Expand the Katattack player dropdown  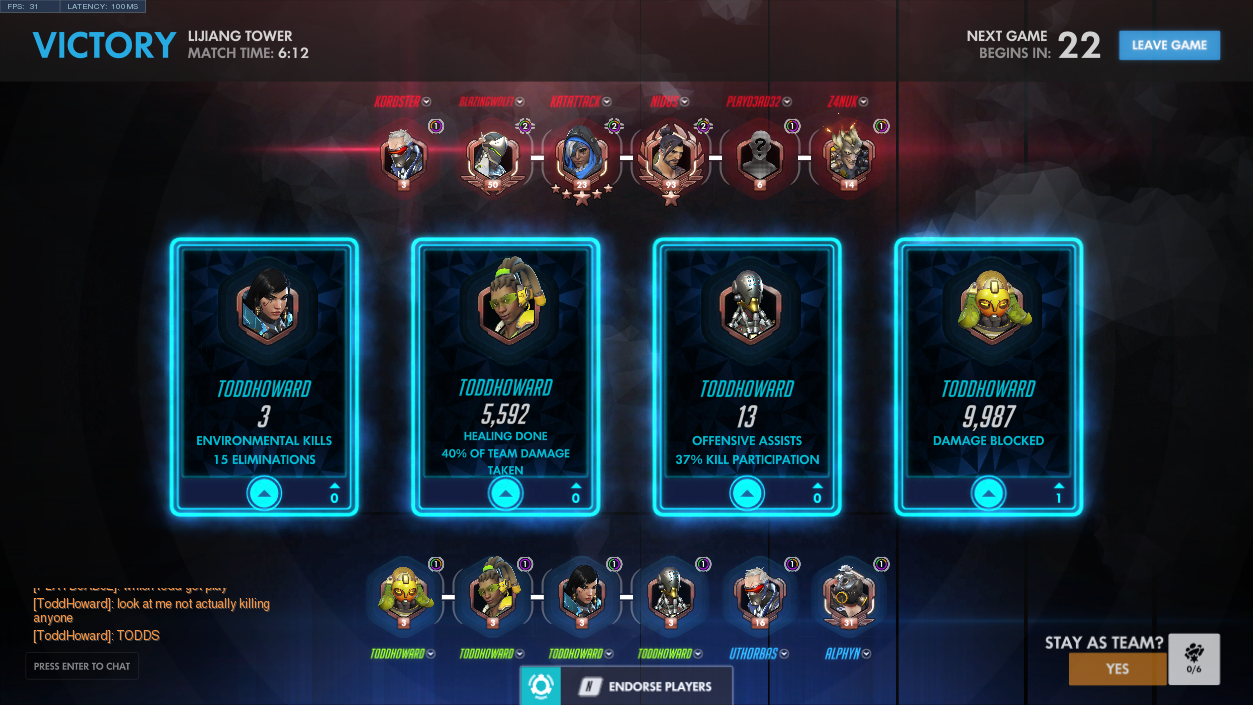[607, 102]
